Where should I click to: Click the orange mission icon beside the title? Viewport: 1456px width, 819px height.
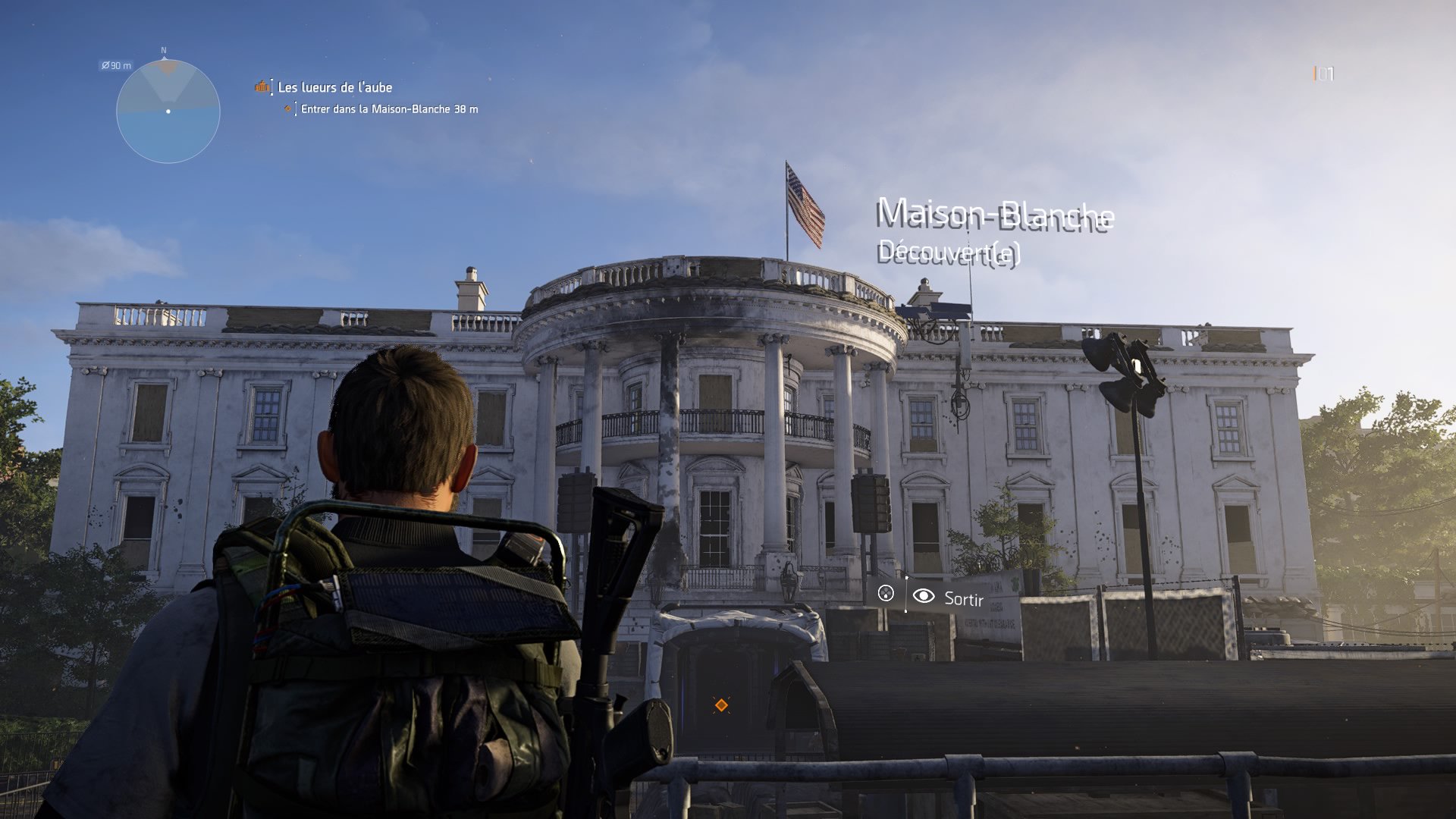point(262,86)
